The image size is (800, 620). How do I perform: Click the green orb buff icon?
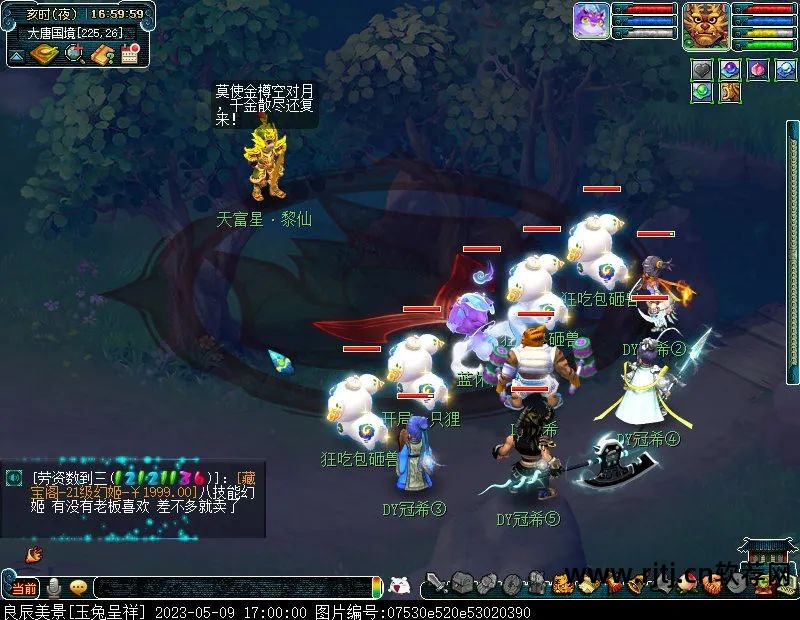(702, 92)
